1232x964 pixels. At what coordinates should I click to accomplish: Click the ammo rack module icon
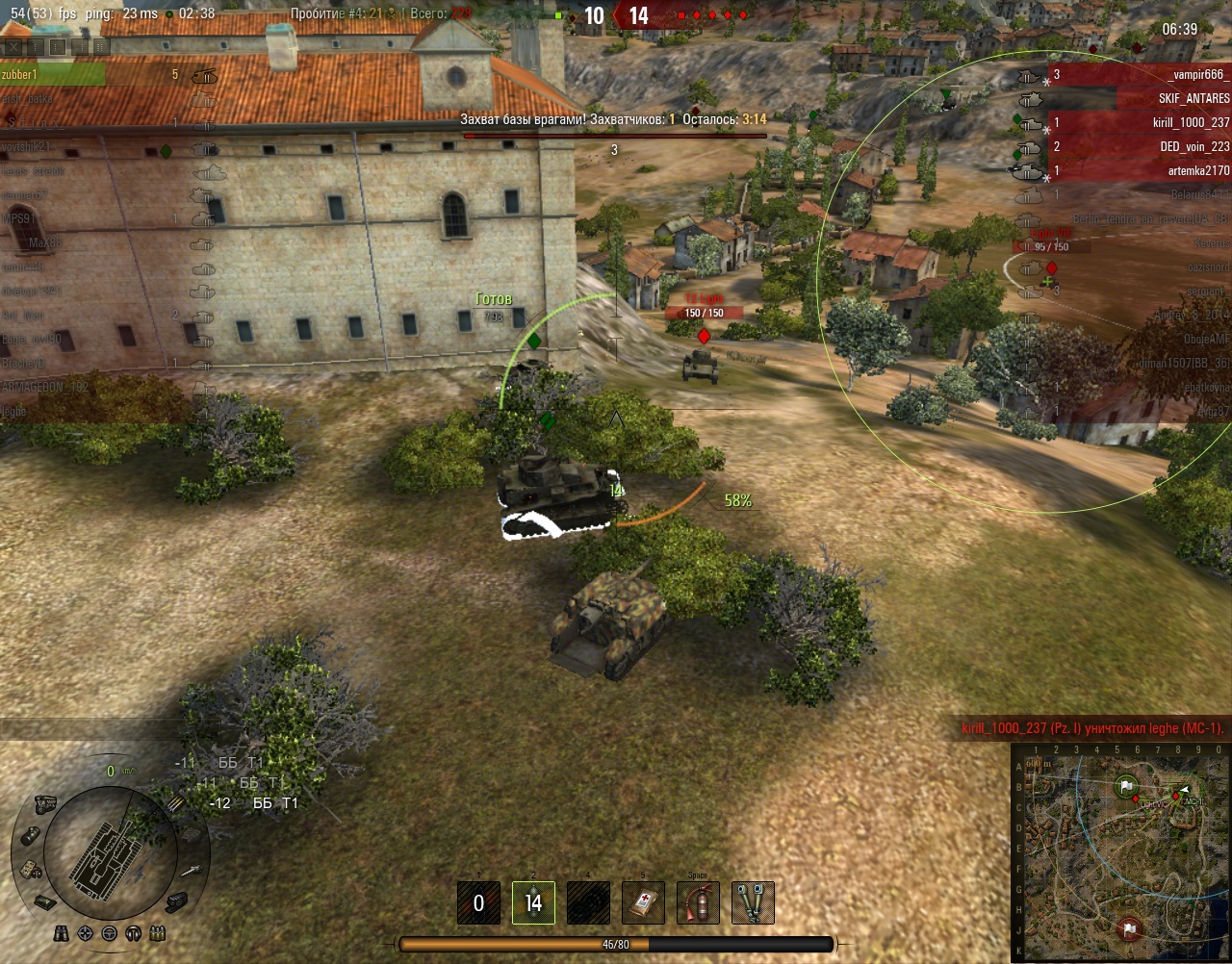(x=177, y=804)
